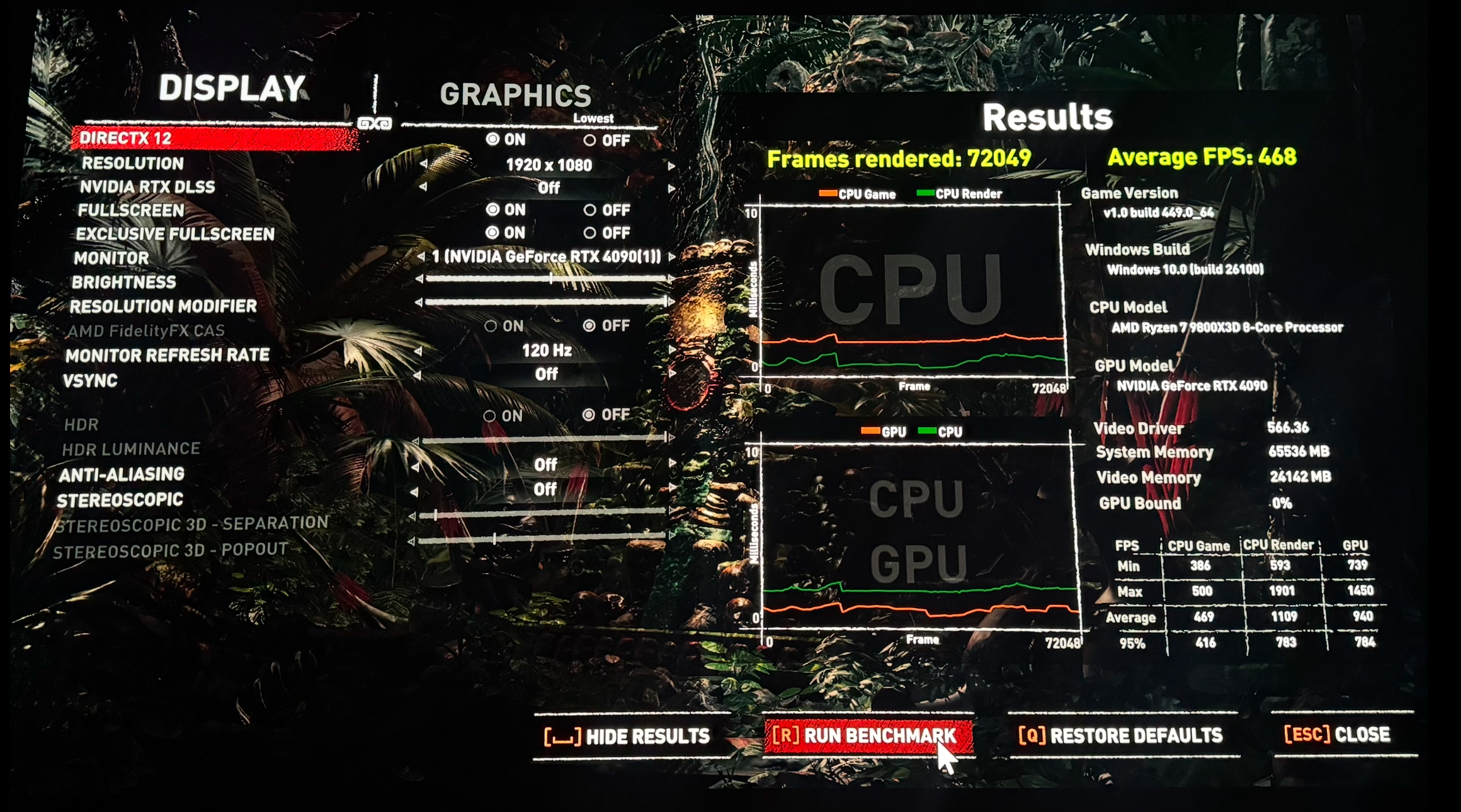1461x812 pixels.
Task: Set Fullscreen to OFF
Action: tap(590, 210)
